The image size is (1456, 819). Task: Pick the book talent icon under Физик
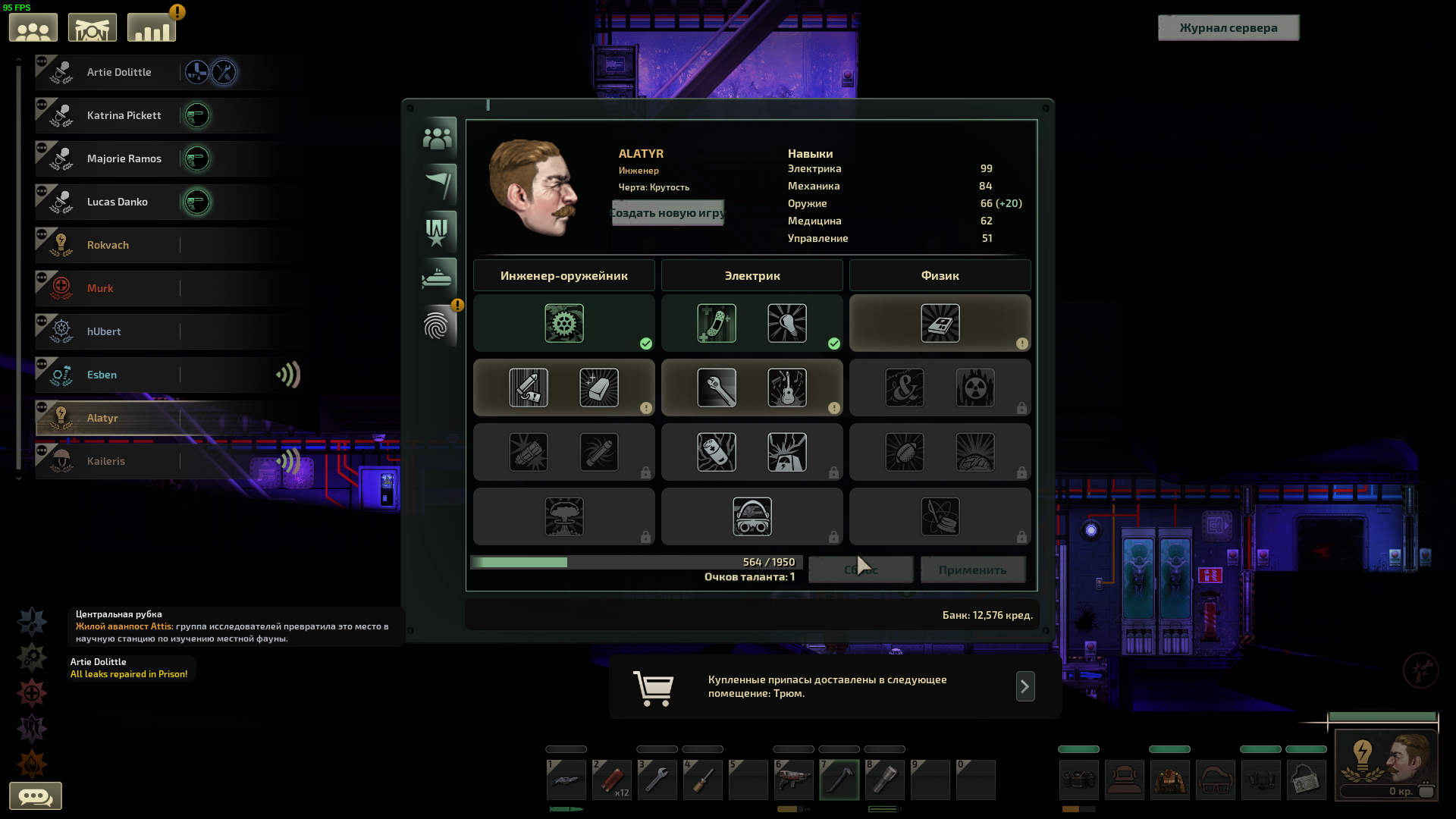click(940, 324)
